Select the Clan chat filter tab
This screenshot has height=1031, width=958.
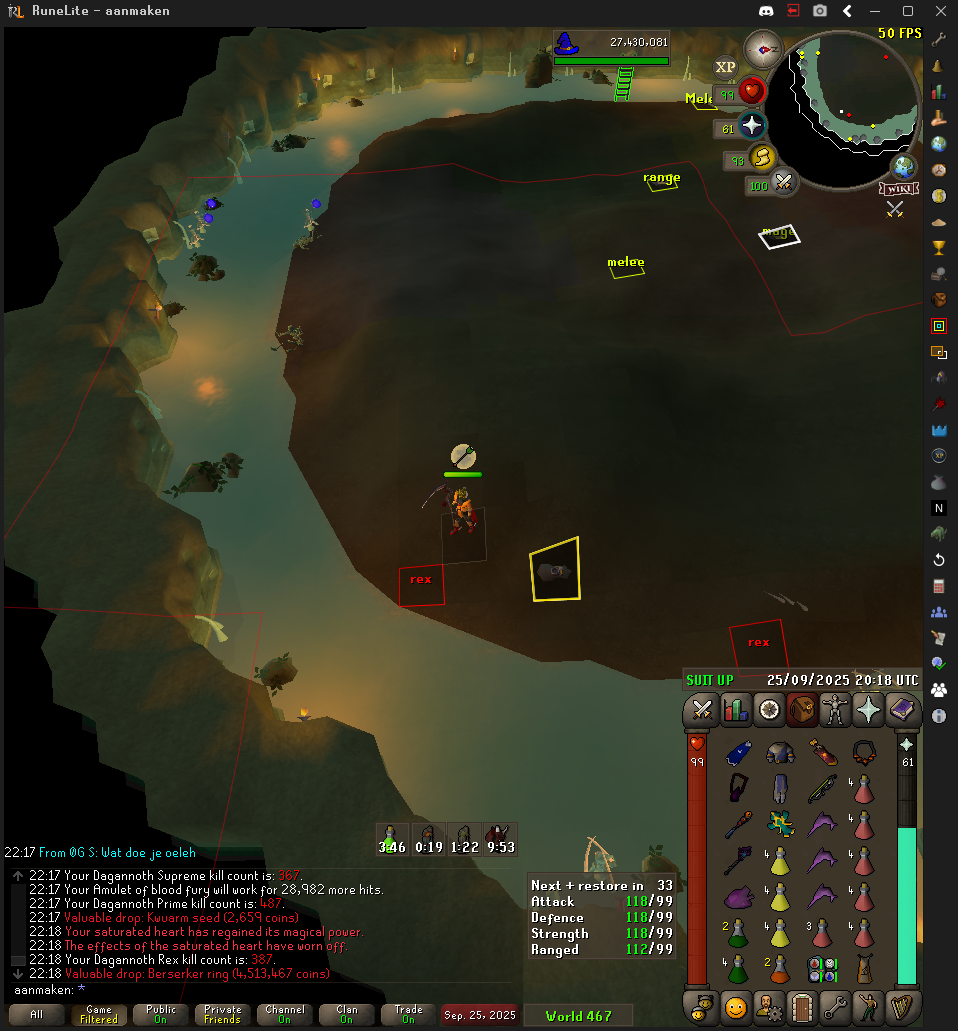[x=347, y=1015]
